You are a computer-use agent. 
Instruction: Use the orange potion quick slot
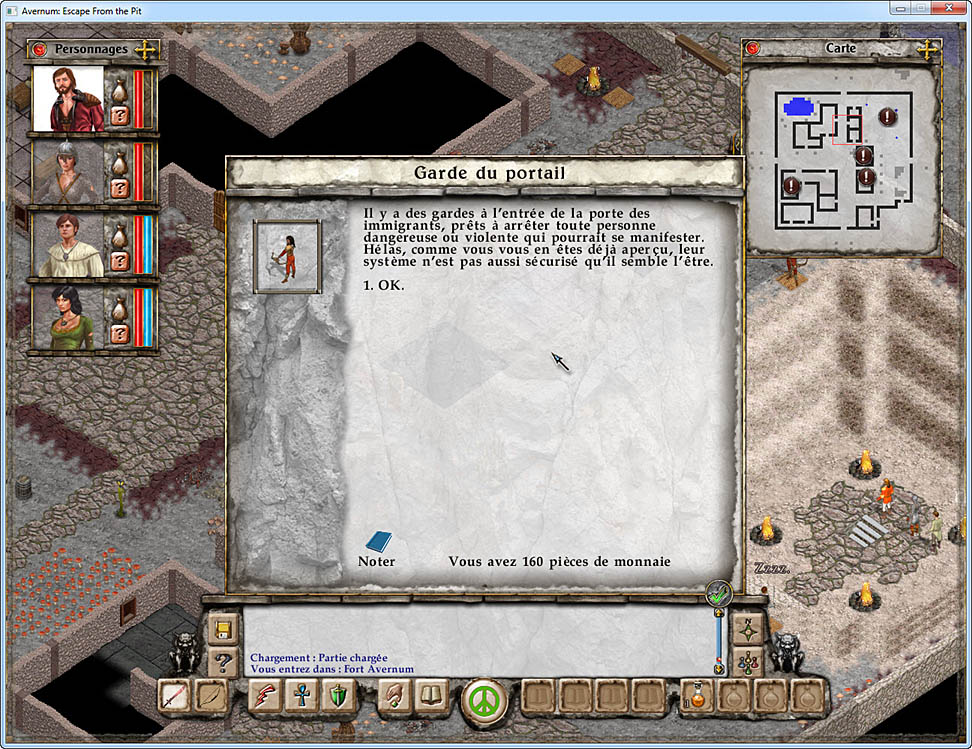click(697, 696)
